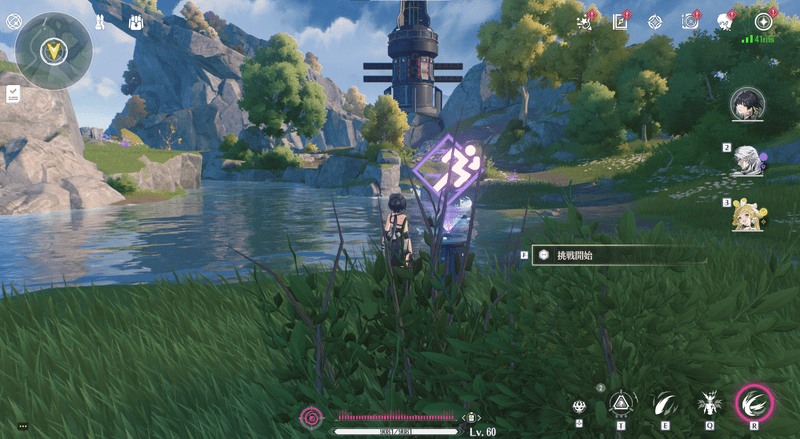Open the sparkle events icon
800x439 pixels.
(585, 22)
